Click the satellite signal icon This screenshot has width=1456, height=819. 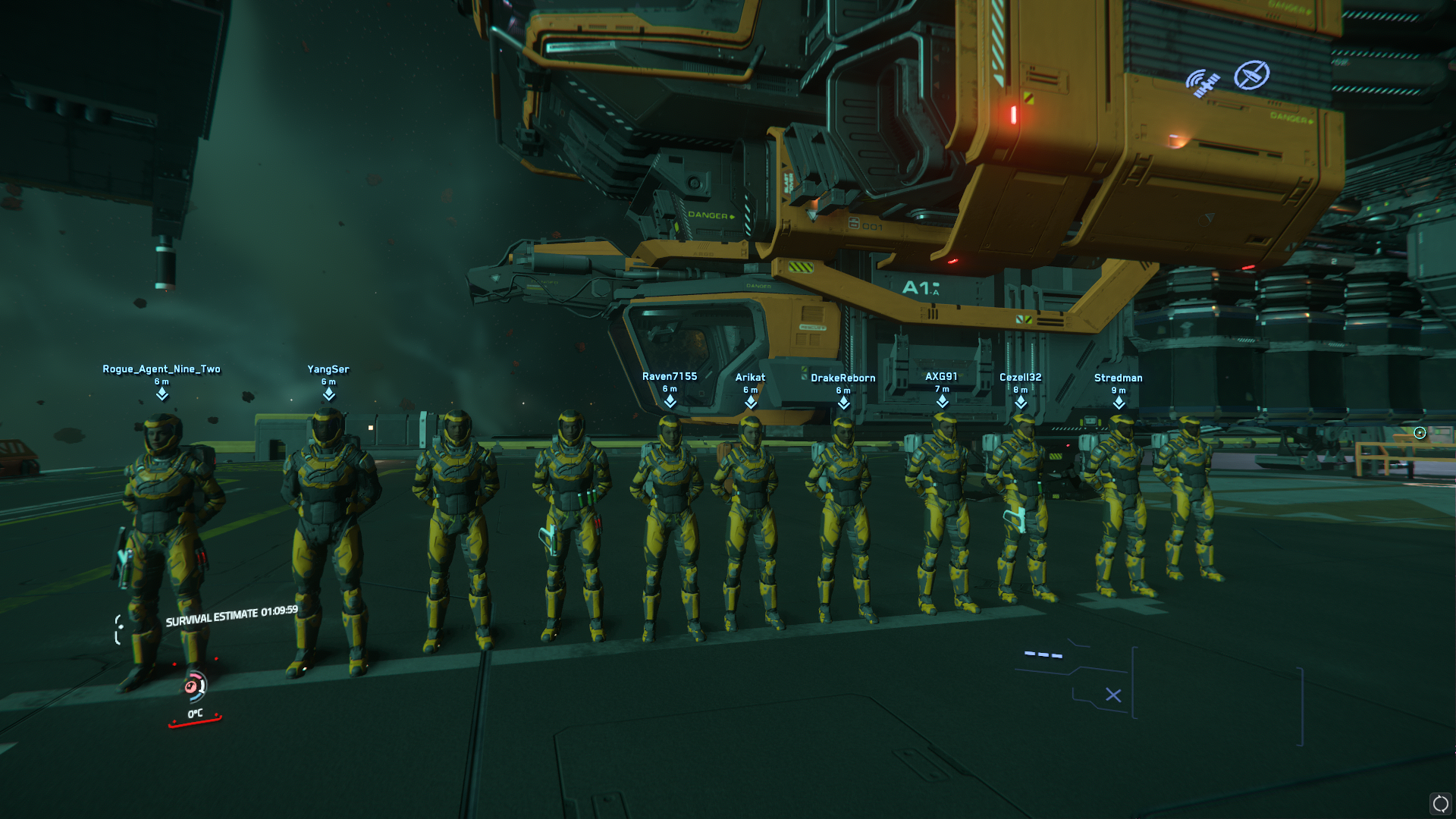tap(1203, 83)
